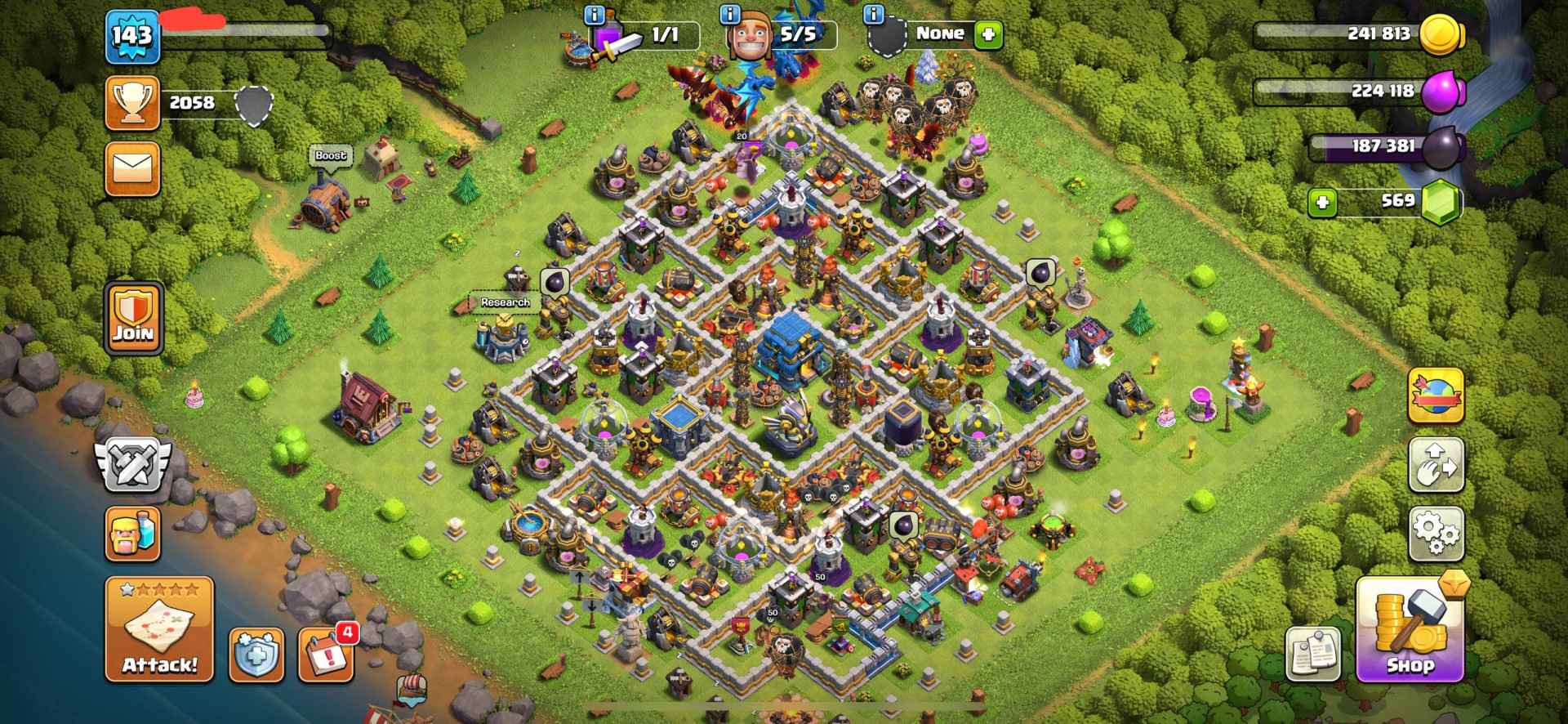Open the settings gears button
The width and height of the screenshot is (1568, 724).
tap(1436, 534)
